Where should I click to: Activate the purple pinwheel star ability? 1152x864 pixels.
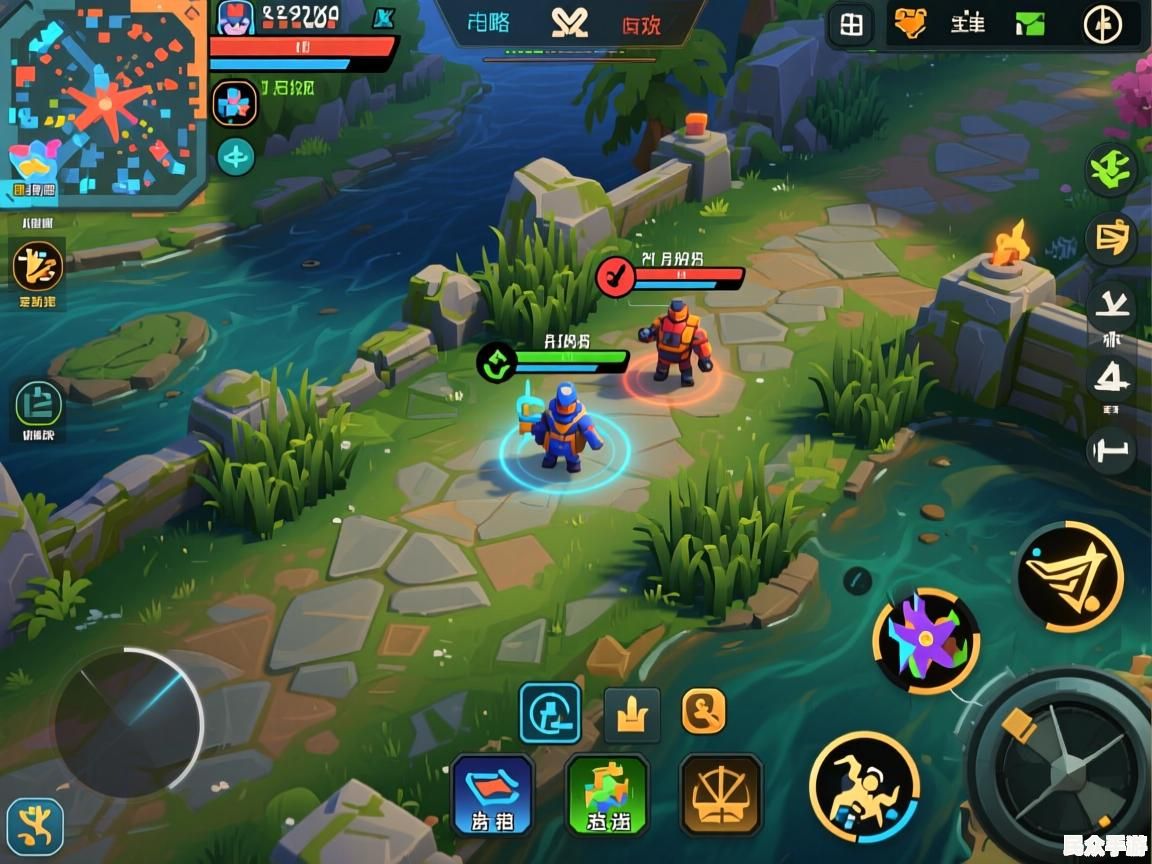[x=926, y=641]
